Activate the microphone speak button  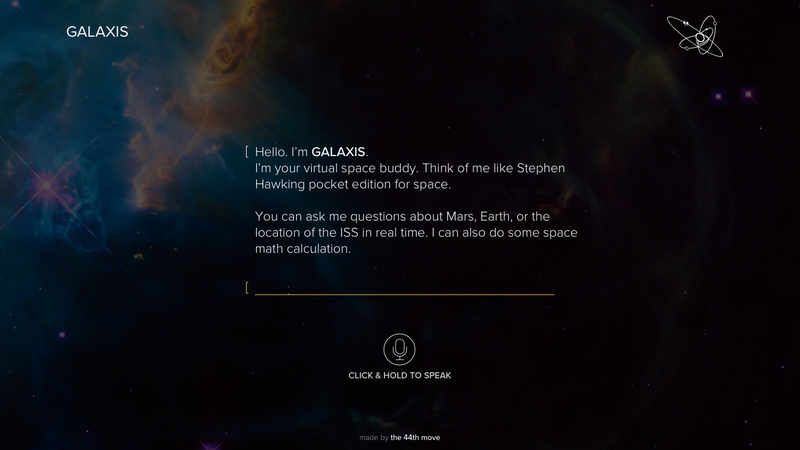[400, 349]
